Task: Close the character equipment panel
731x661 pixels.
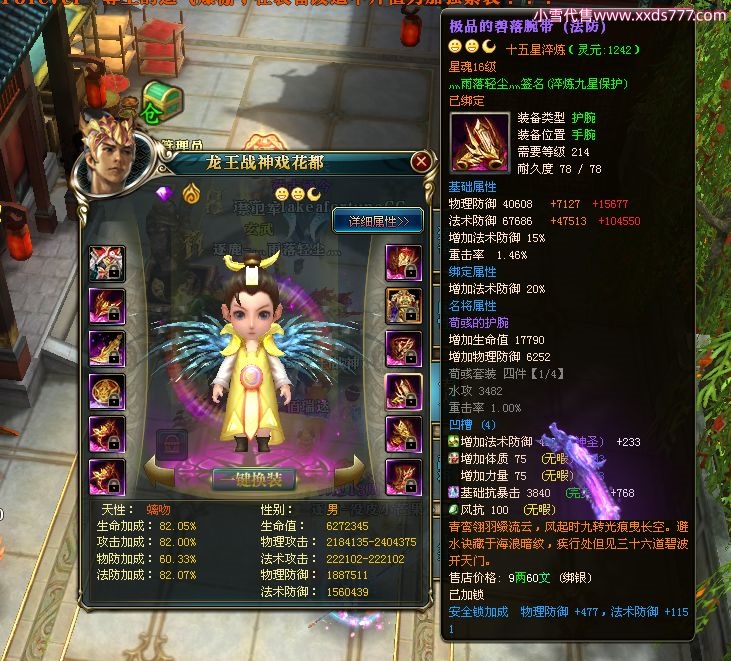Action: (422, 162)
